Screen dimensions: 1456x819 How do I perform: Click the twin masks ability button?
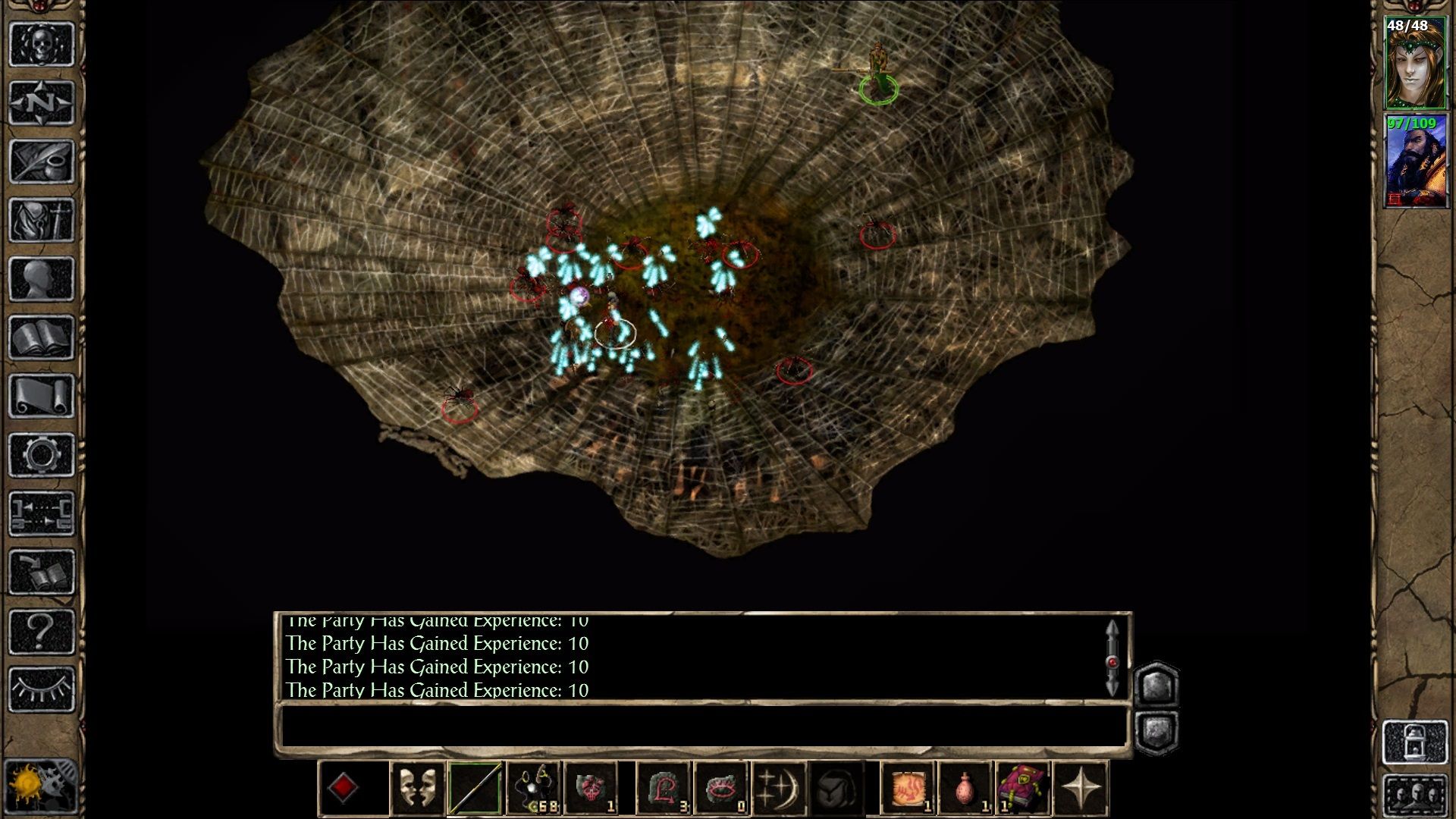(416, 789)
